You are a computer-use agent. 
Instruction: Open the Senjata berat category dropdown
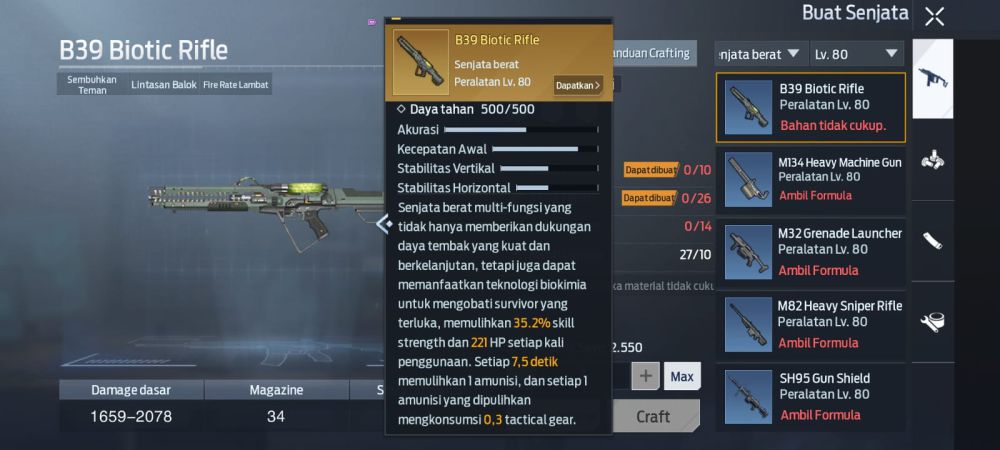pos(761,53)
